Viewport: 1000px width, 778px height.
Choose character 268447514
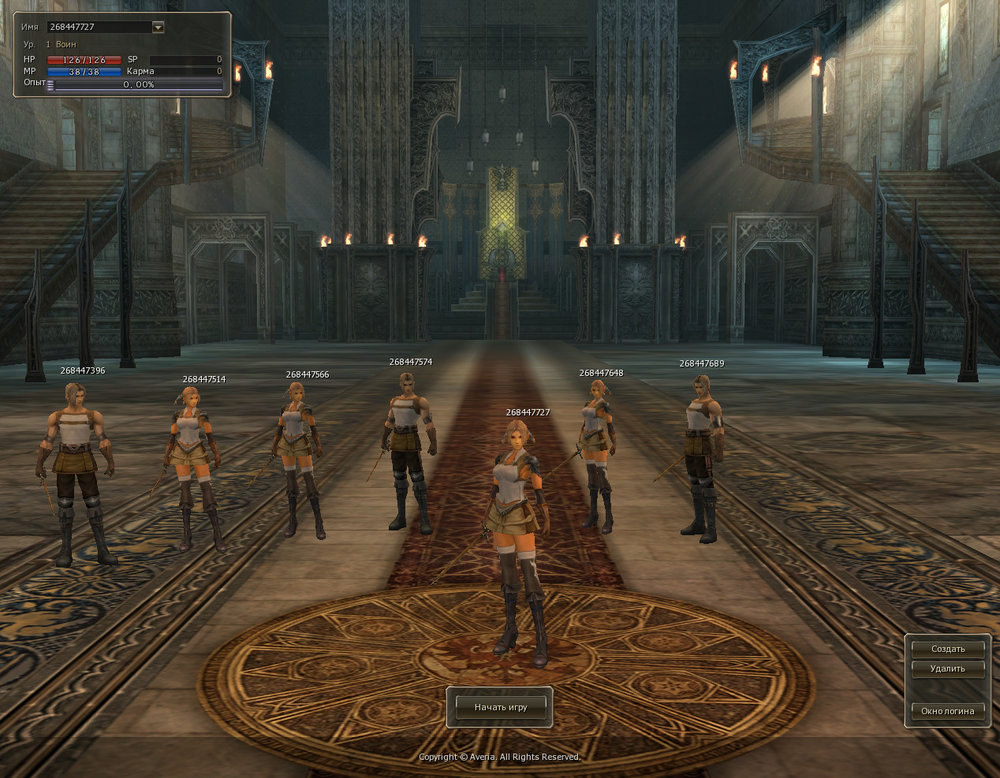[194, 462]
